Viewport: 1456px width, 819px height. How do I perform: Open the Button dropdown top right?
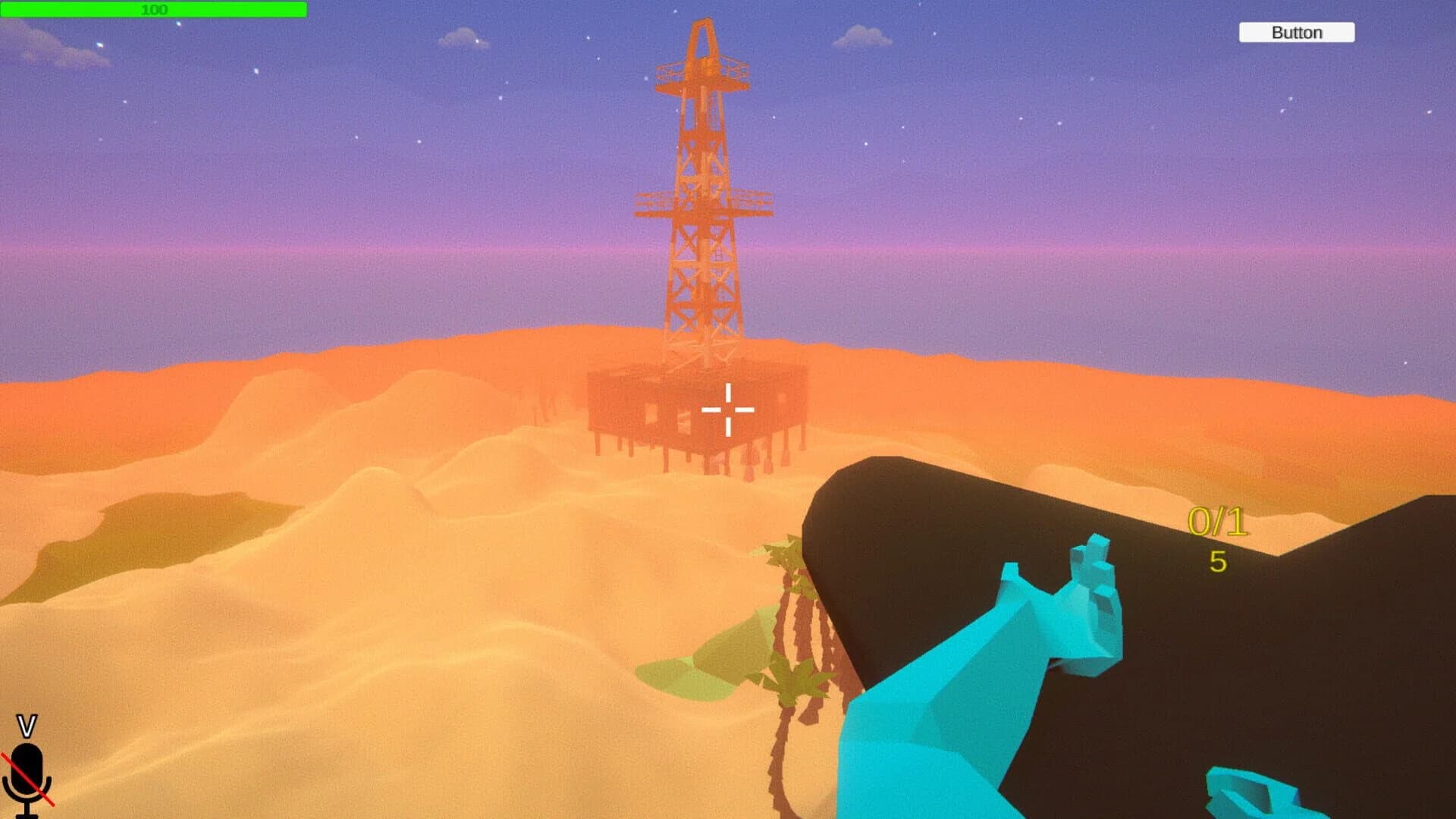[x=1295, y=33]
